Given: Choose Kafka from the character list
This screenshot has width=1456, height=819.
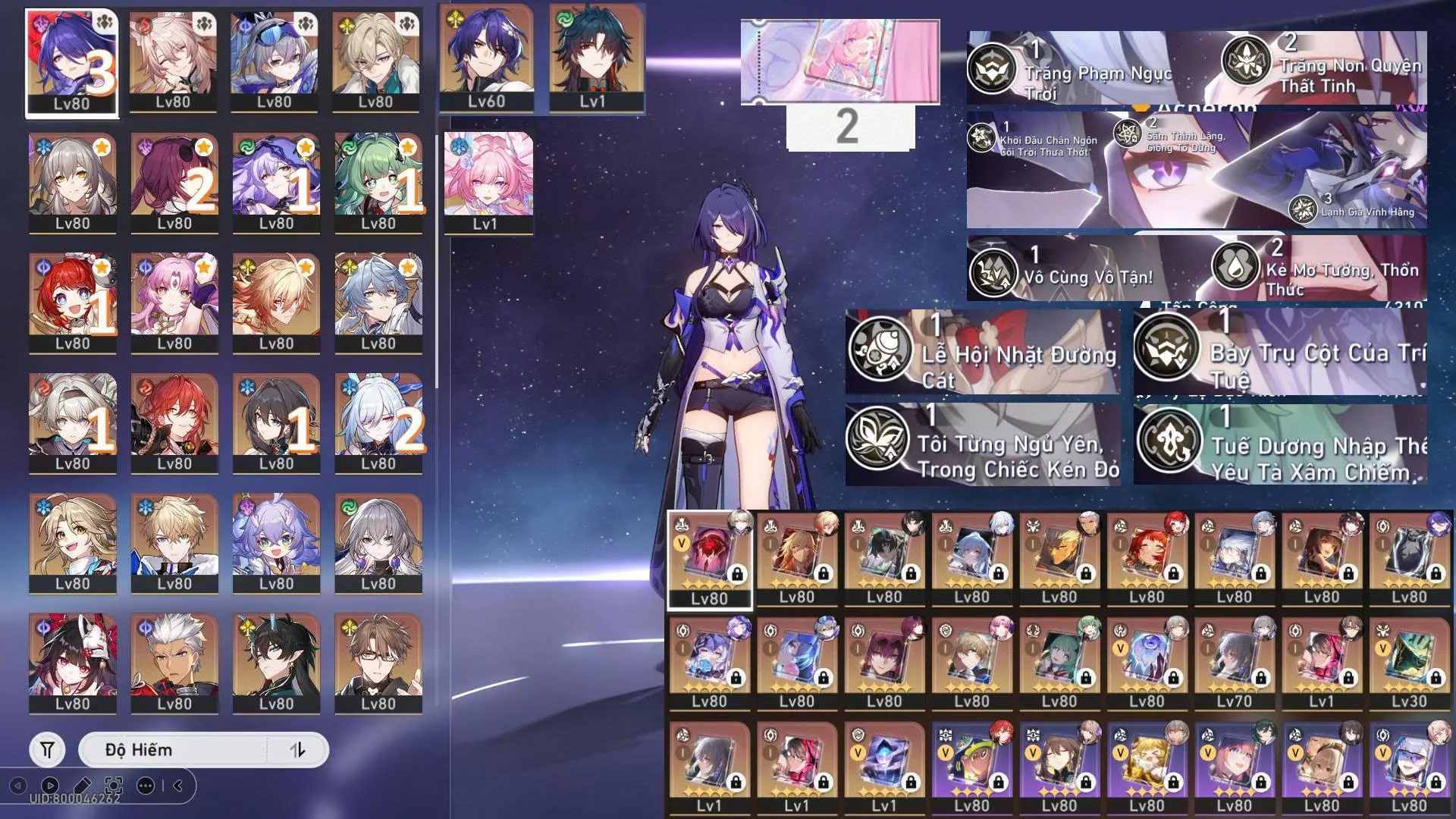Looking at the screenshot, I should point(174,182).
